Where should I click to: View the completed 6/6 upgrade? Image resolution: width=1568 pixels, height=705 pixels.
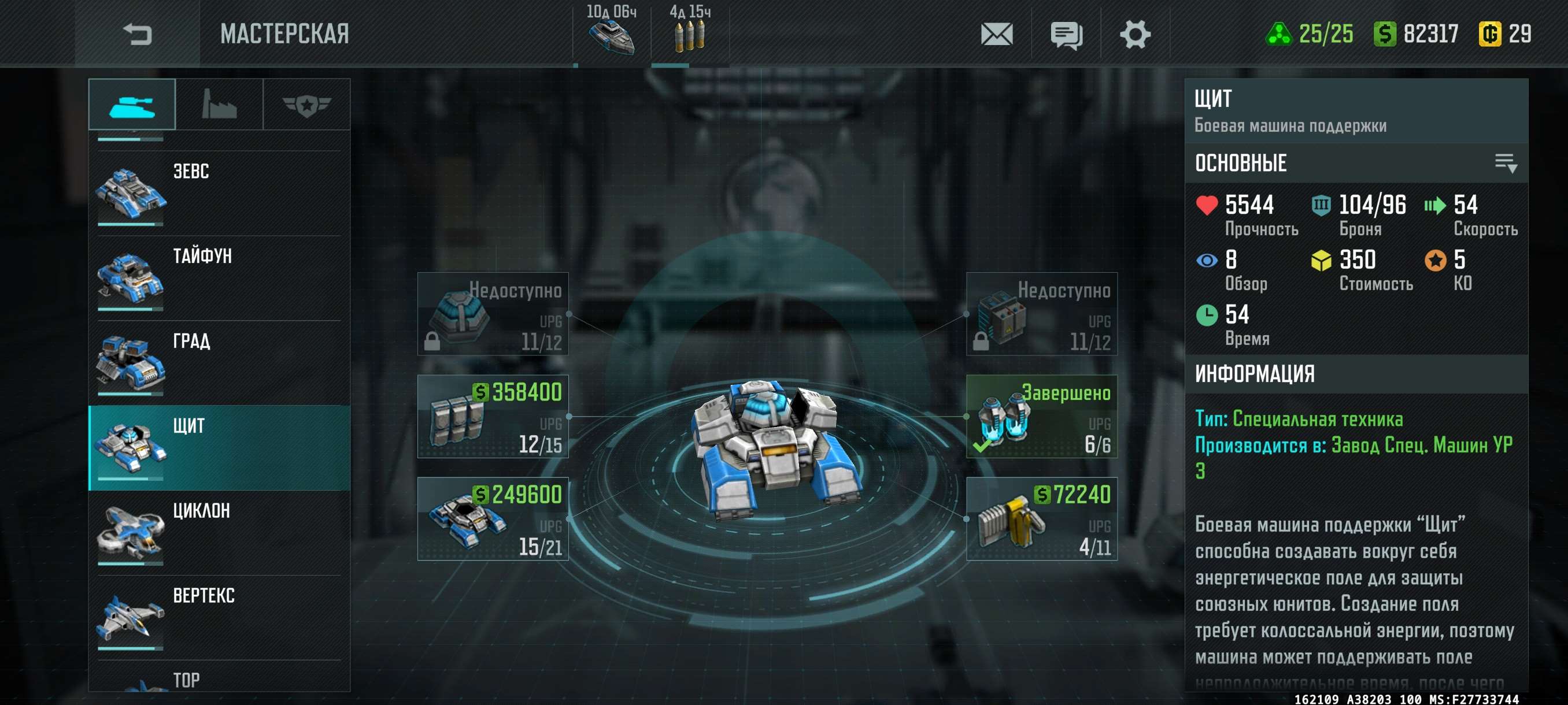pos(1041,417)
